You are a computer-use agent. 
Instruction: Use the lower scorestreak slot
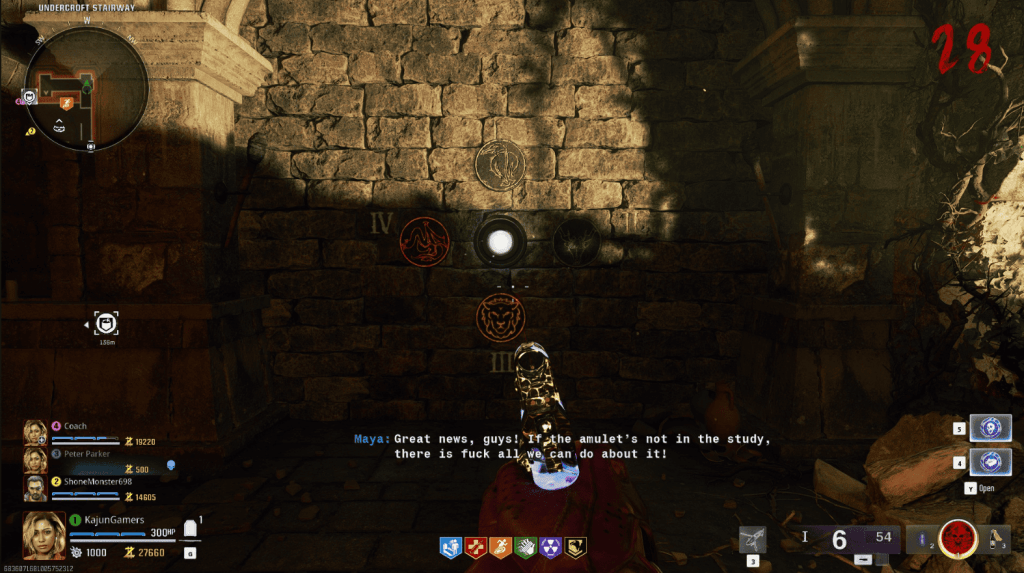point(991,462)
